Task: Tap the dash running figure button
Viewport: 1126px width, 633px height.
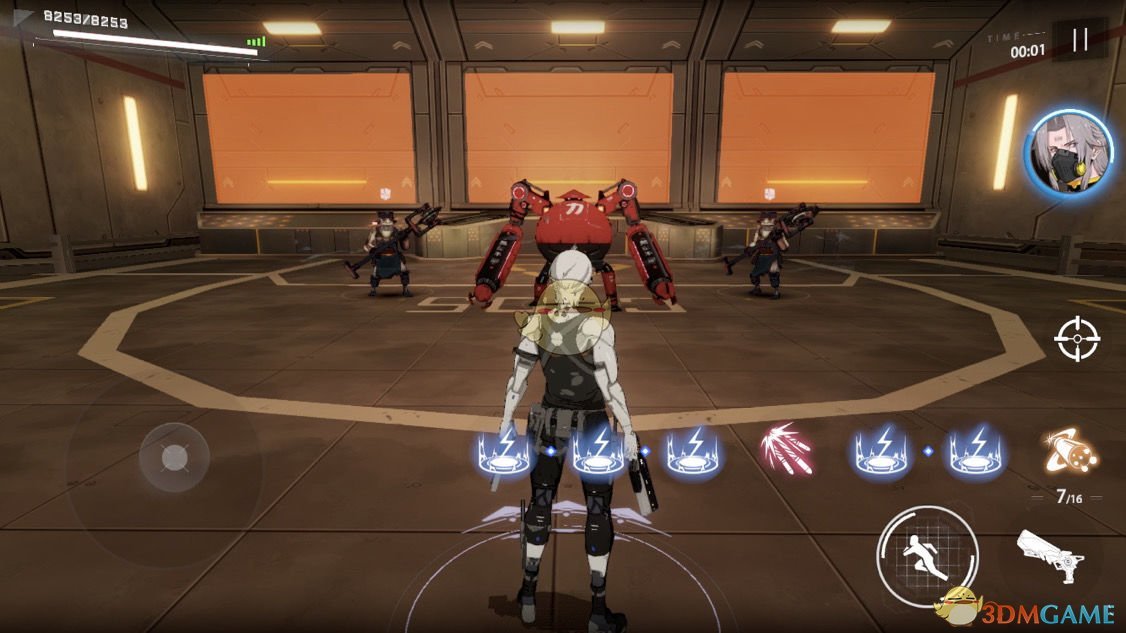Action: click(x=923, y=552)
